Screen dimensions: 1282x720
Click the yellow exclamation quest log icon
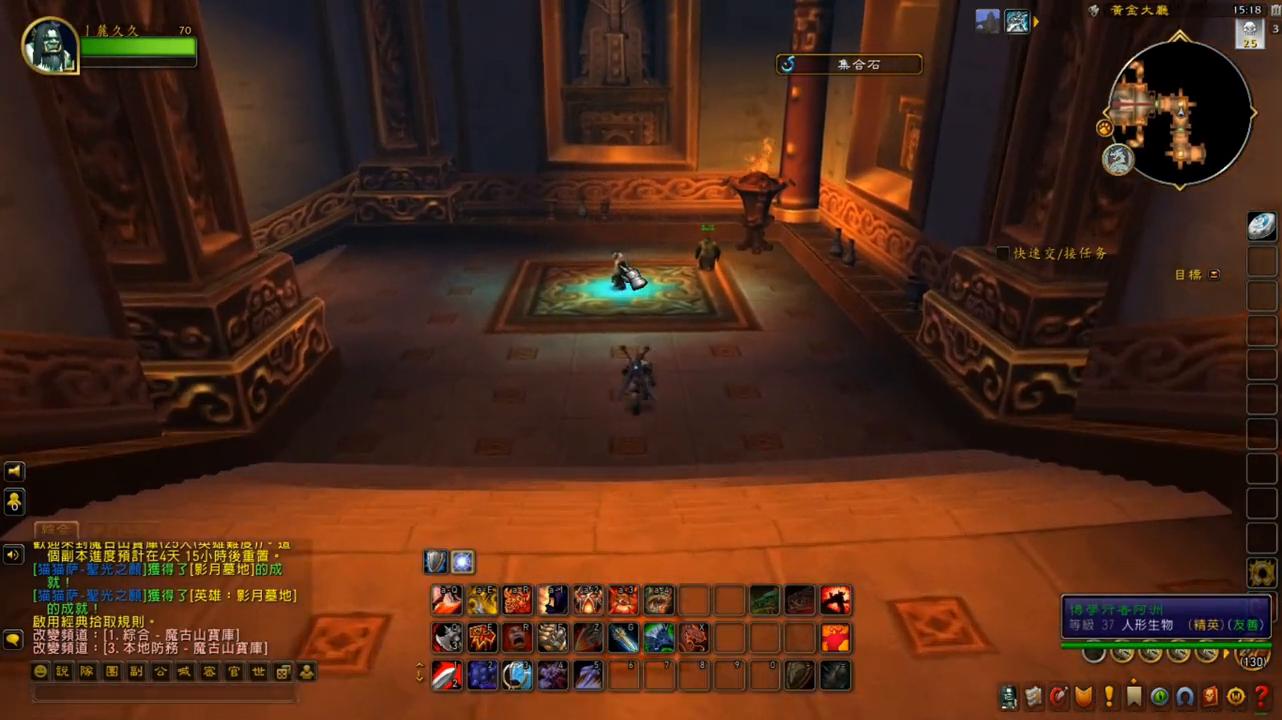point(1109,696)
